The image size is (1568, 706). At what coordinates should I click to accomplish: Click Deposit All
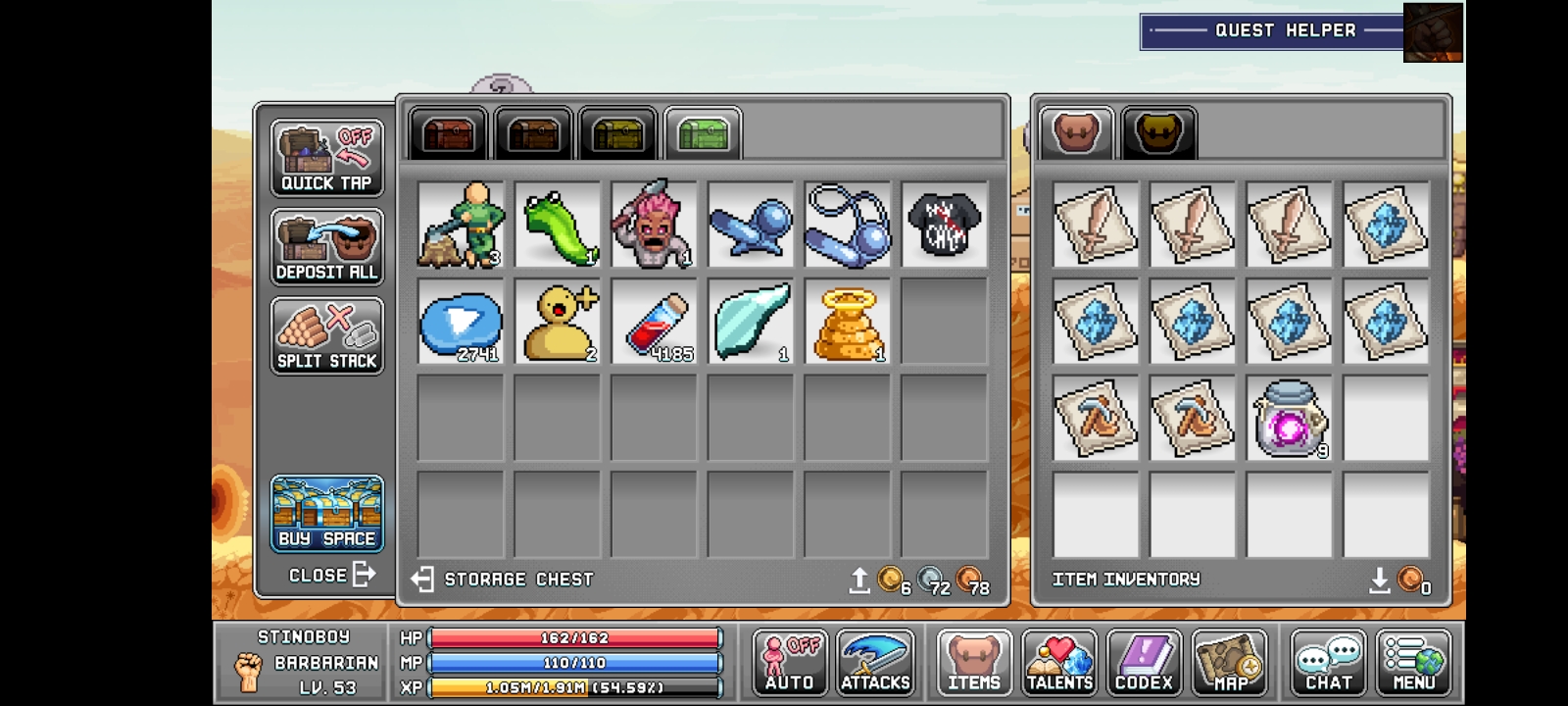[x=327, y=247]
